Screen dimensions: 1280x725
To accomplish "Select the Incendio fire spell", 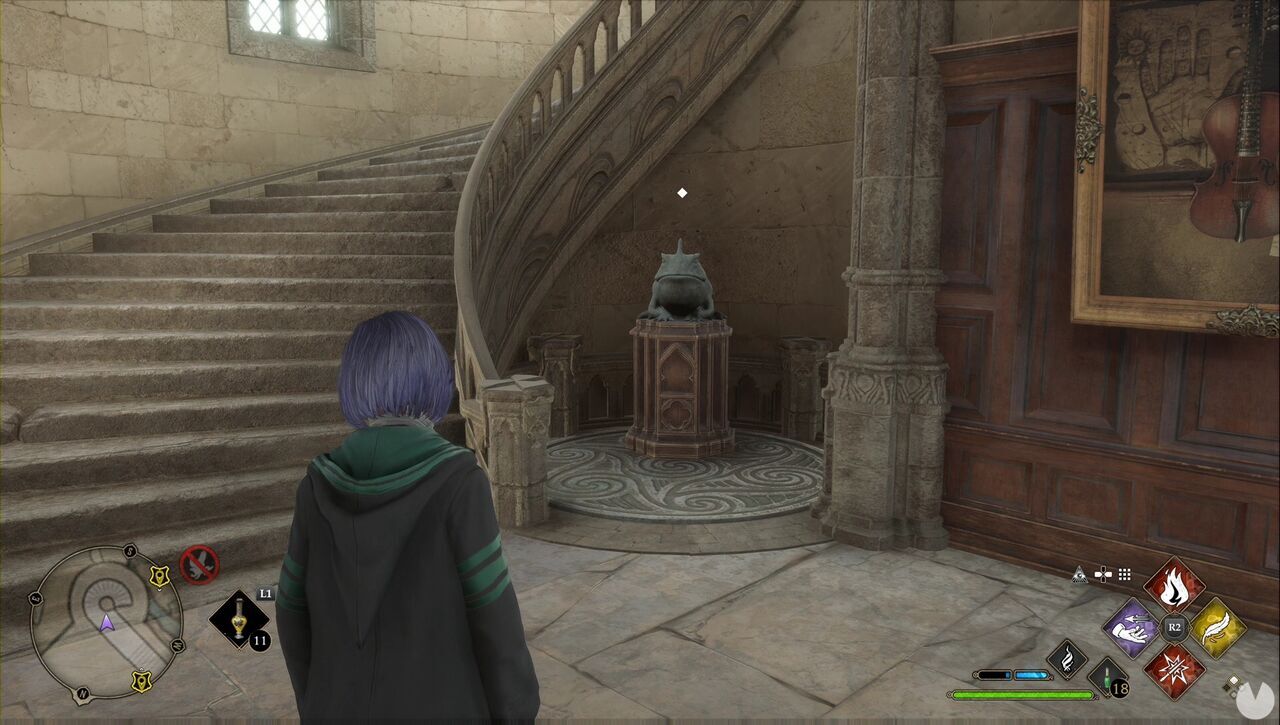I will [x=1174, y=588].
